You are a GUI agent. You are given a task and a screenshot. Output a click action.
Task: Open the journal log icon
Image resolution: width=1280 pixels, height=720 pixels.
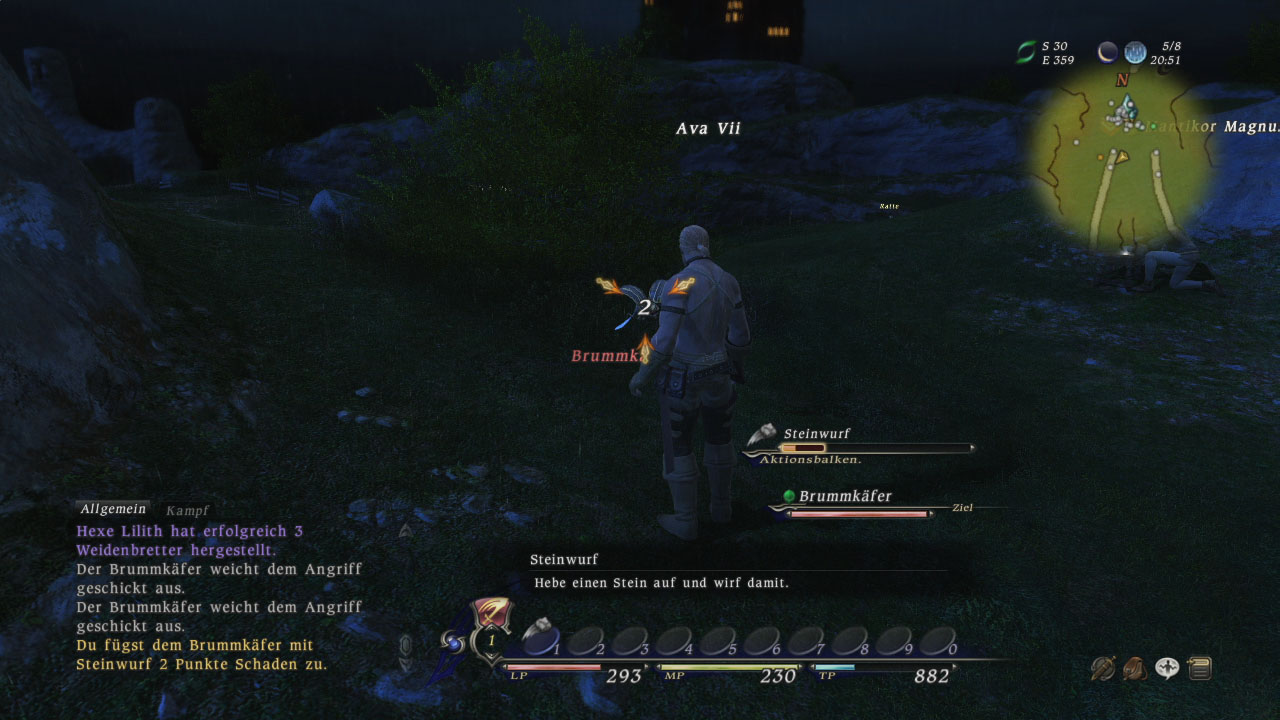(1200, 668)
